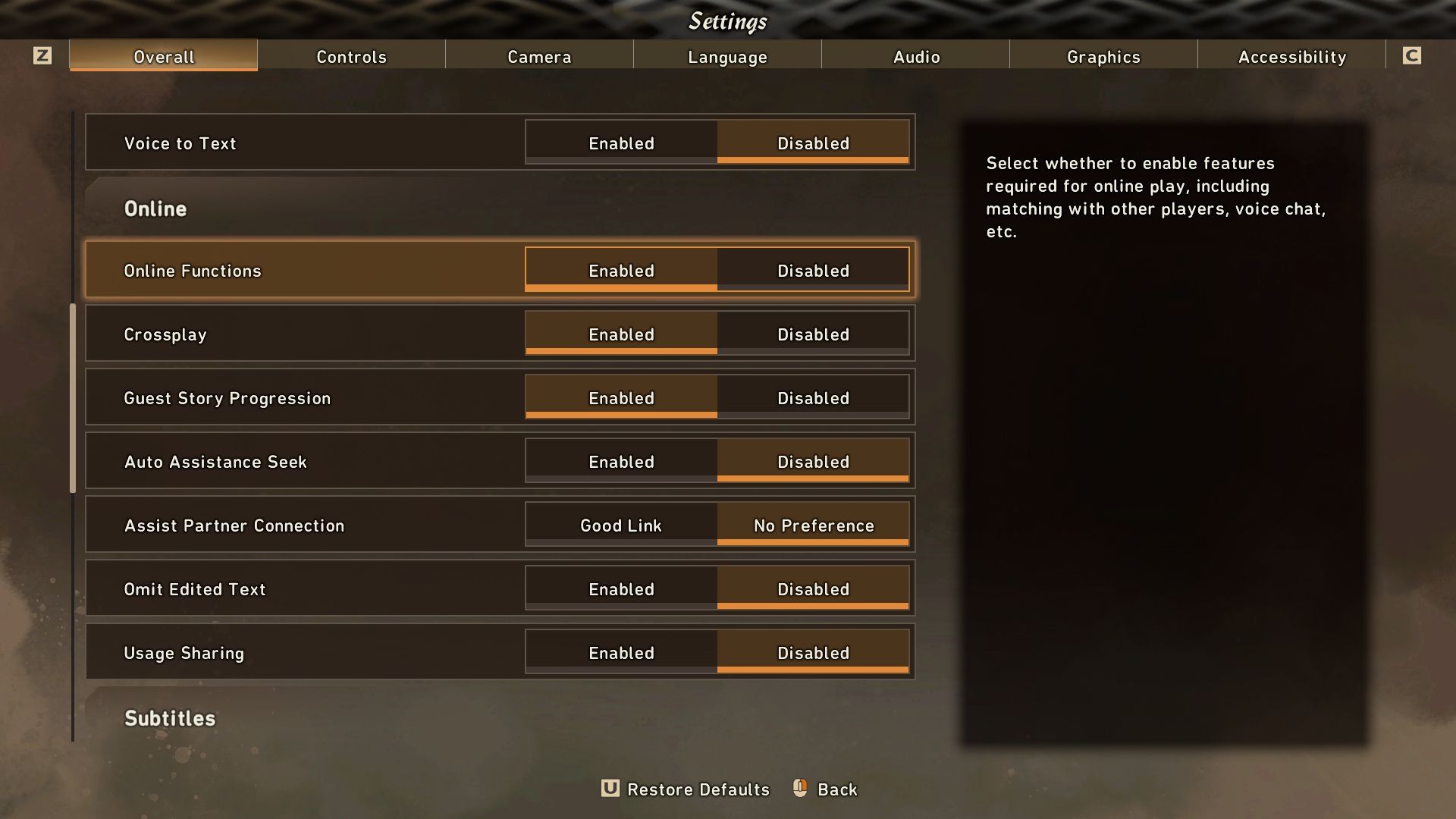The width and height of the screenshot is (1456, 819).
Task: Click the C key icon beside Accessibility tab
Action: tap(1412, 55)
